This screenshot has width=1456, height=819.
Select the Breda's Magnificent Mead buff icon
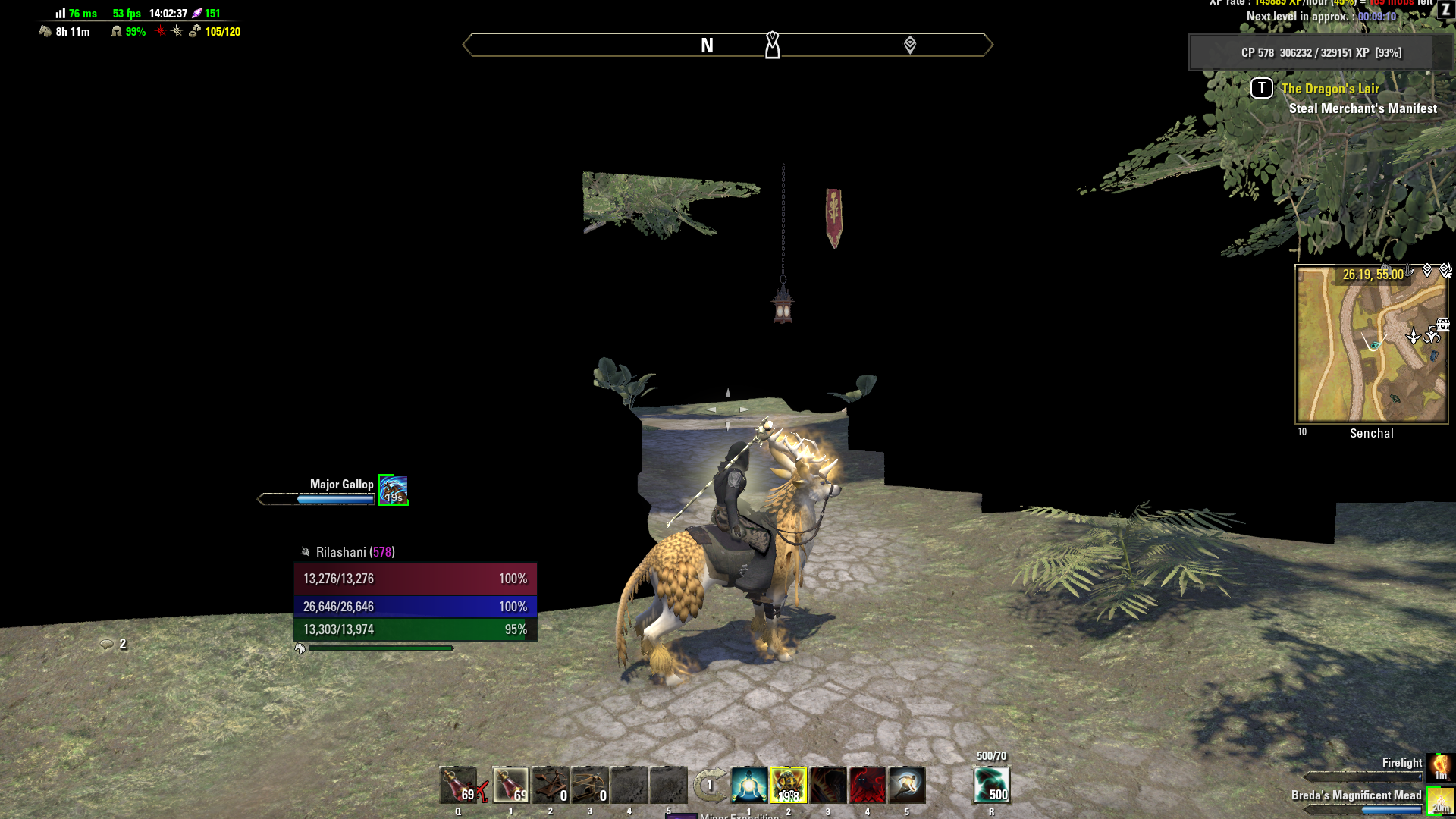point(1439,801)
